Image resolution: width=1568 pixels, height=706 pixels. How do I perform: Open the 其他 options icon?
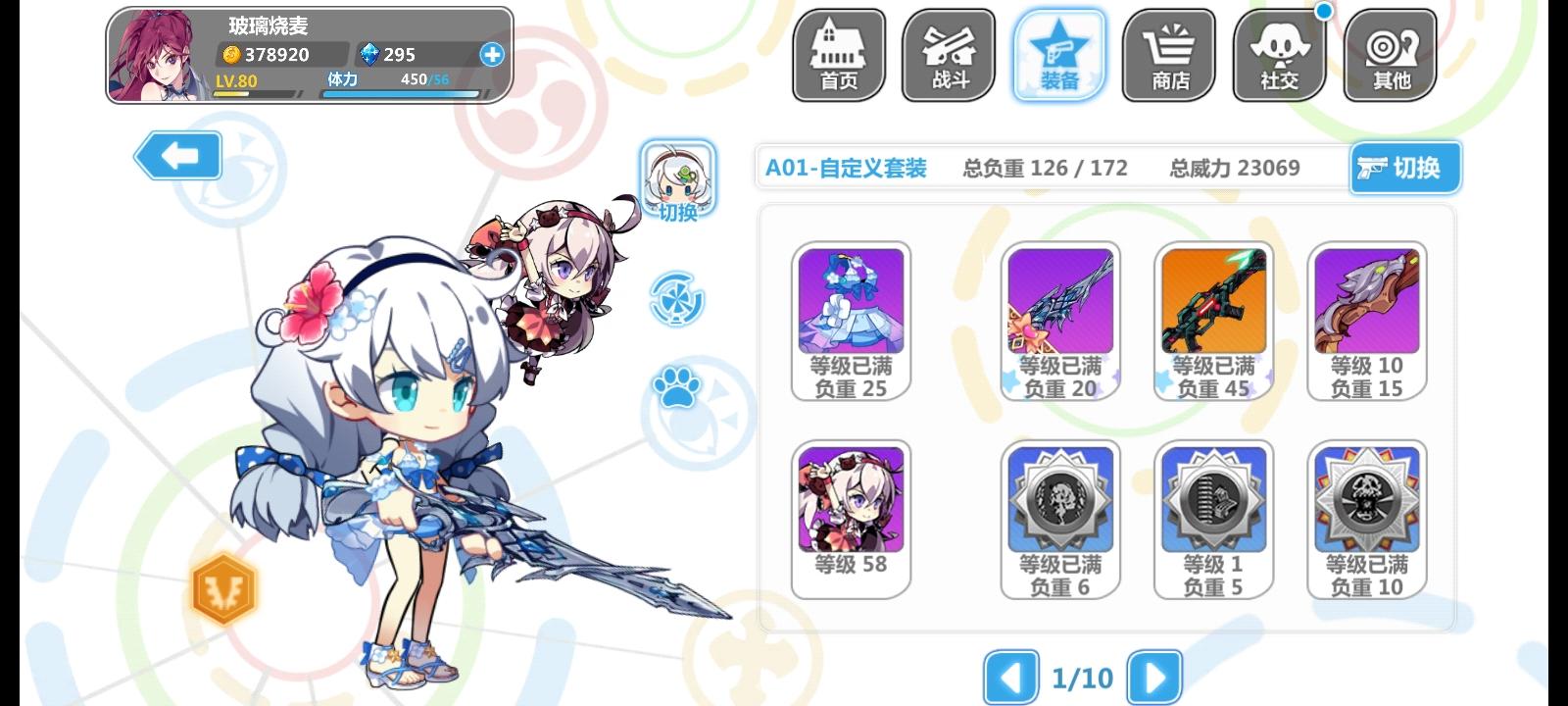(x=1392, y=54)
